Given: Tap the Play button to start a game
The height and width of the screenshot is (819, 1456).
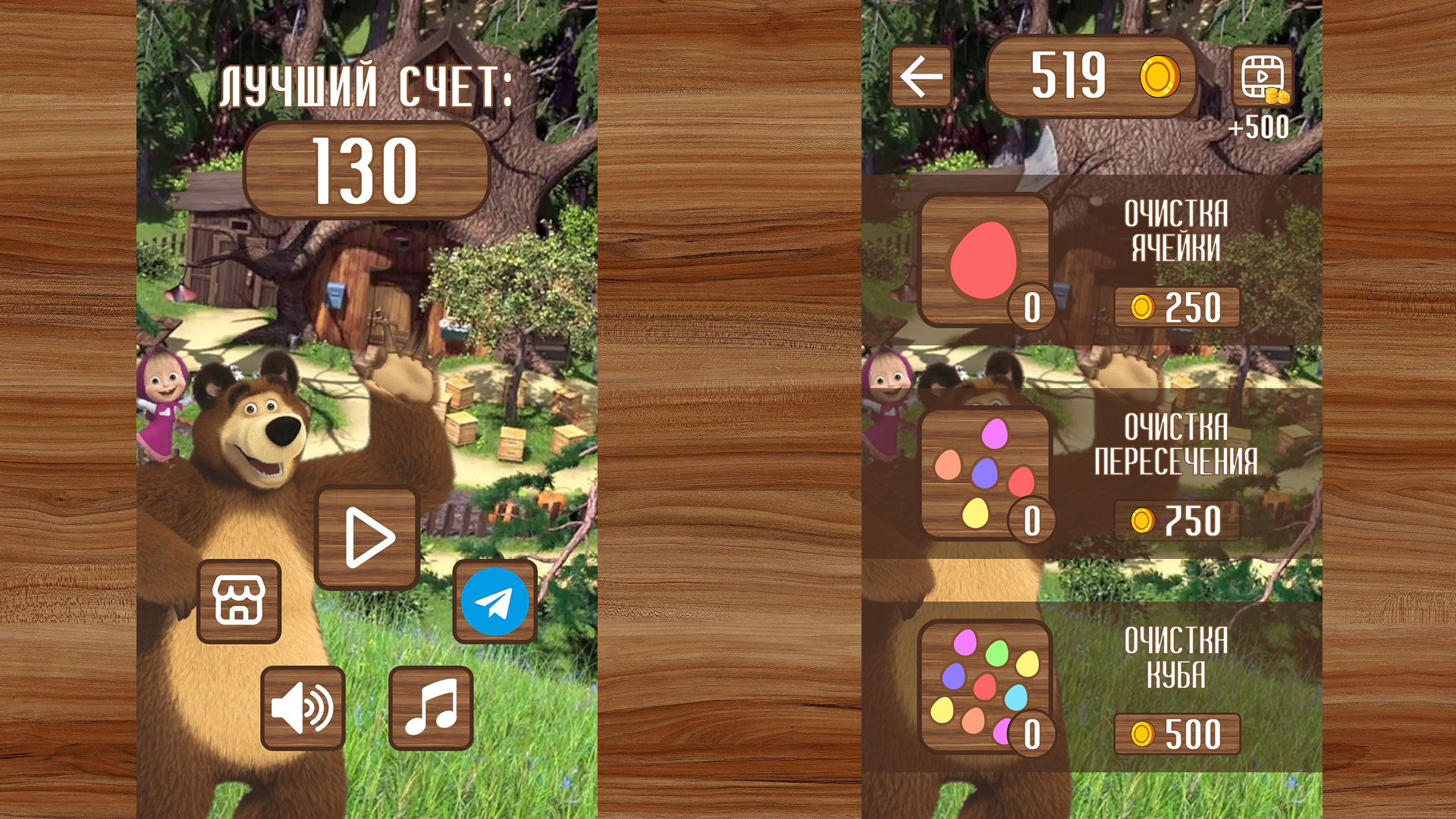Looking at the screenshot, I should 367,535.
